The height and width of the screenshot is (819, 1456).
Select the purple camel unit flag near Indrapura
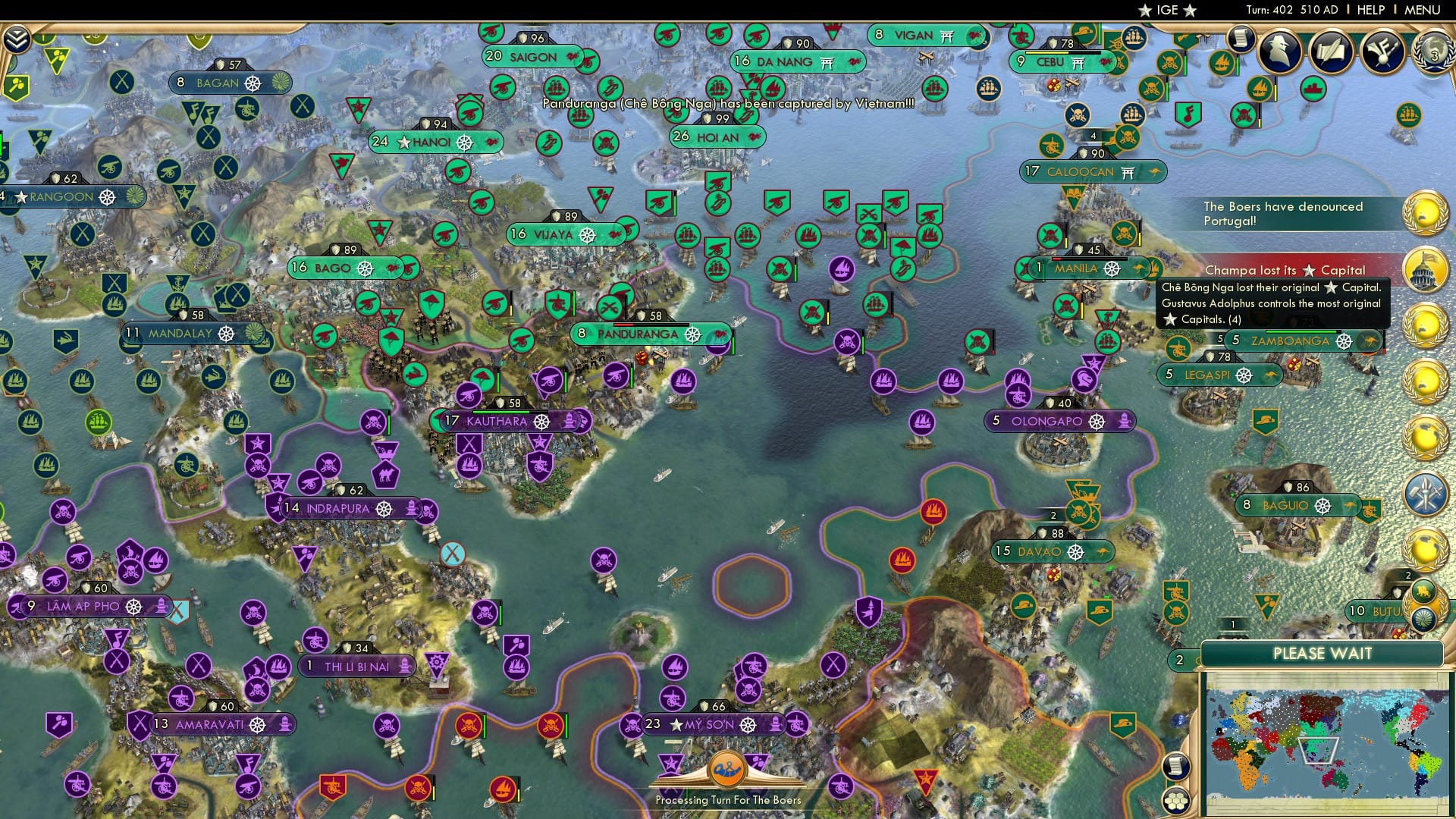[x=384, y=473]
